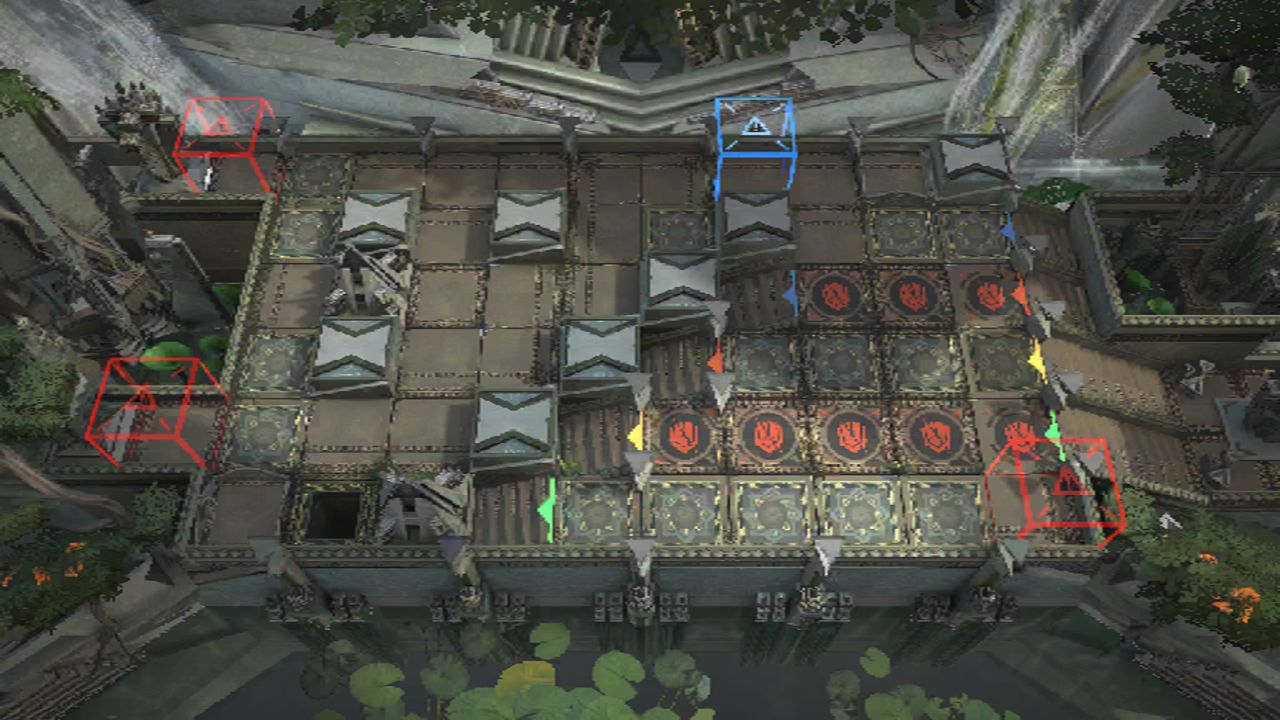The image size is (1280, 720).
Task: Select the blue protection objective marker
Action: coord(756,127)
